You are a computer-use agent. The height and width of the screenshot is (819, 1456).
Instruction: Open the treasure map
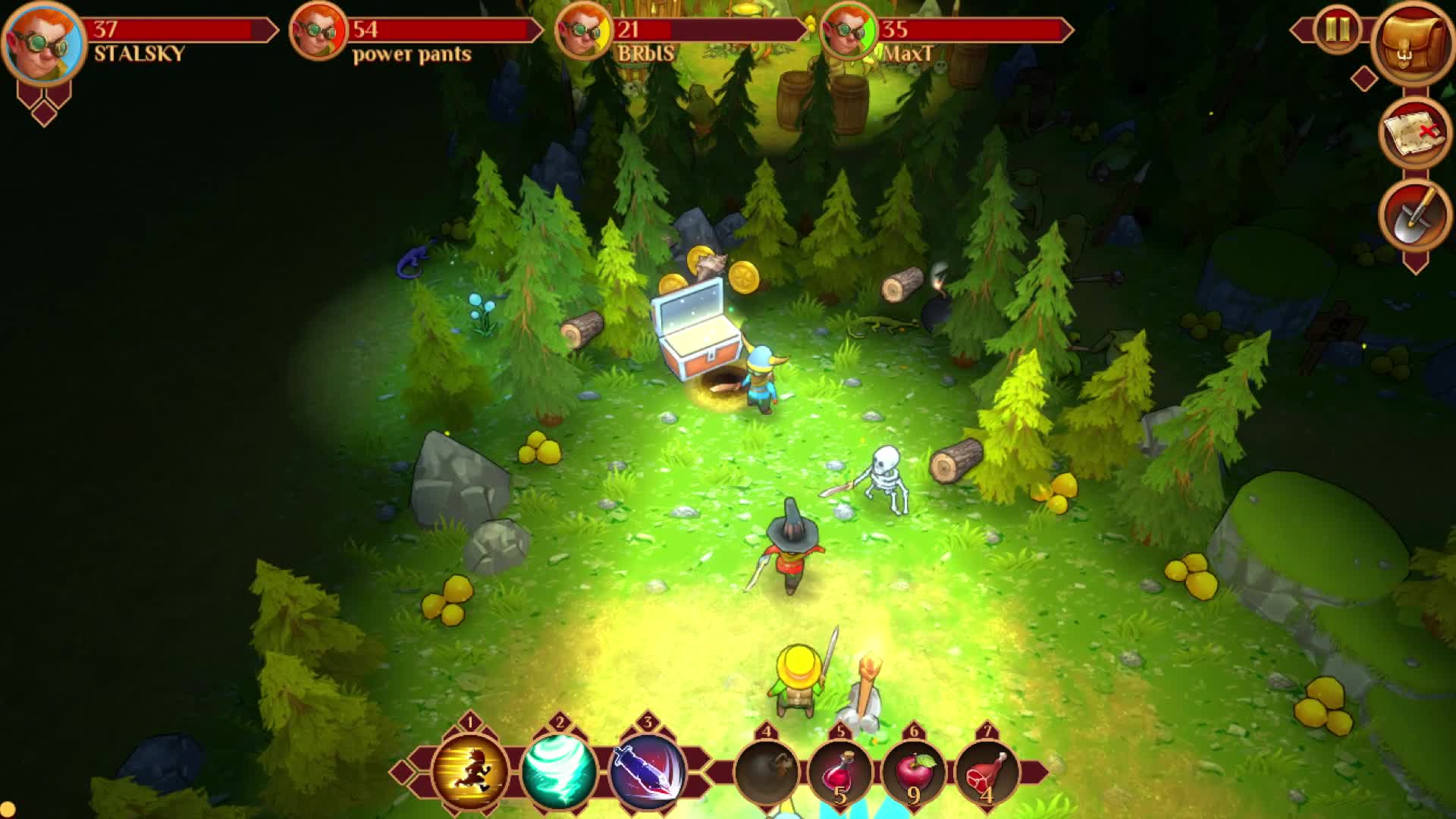pos(1413,133)
